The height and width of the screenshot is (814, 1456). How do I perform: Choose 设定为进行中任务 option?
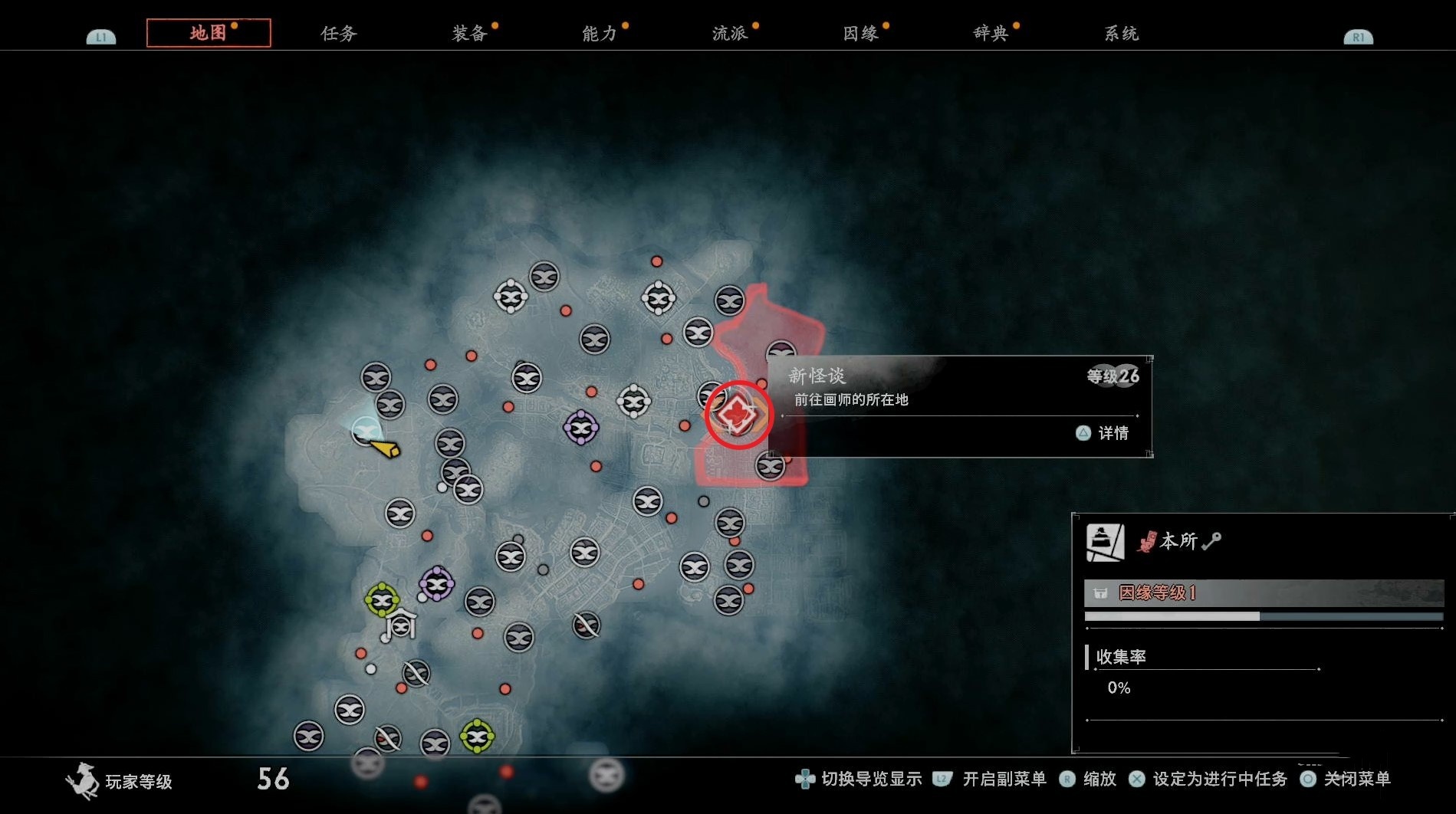tap(1219, 780)
